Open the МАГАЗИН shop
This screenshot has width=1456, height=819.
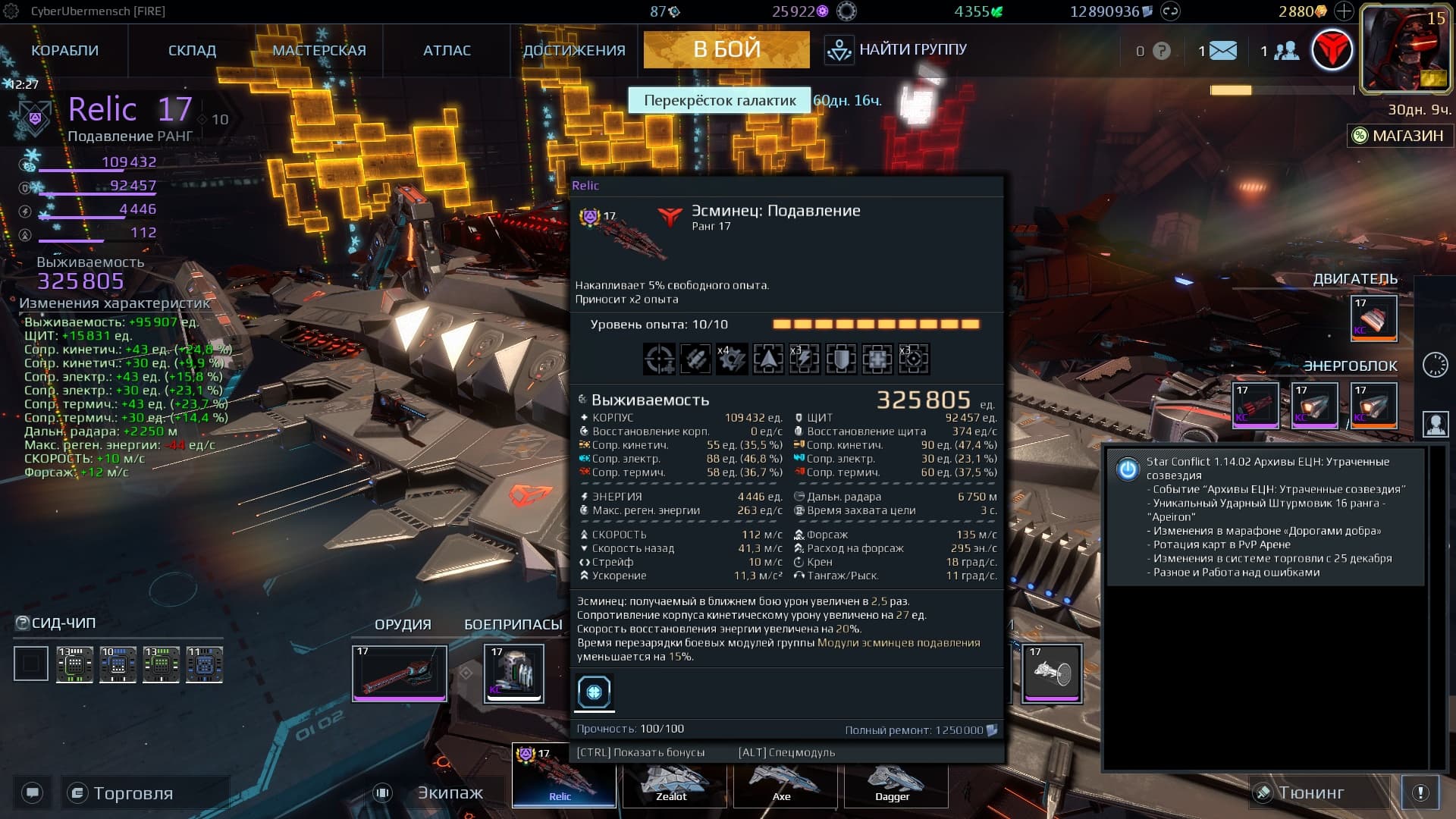(x=1398, y=136)
